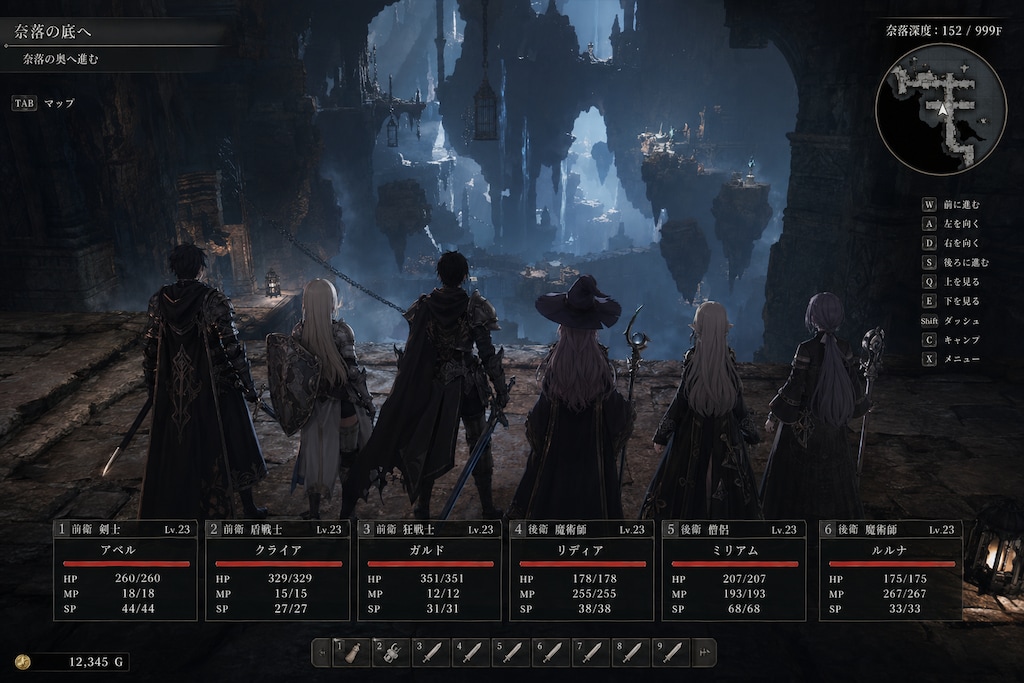Click the hotbar's right-end button

[703, 652]
